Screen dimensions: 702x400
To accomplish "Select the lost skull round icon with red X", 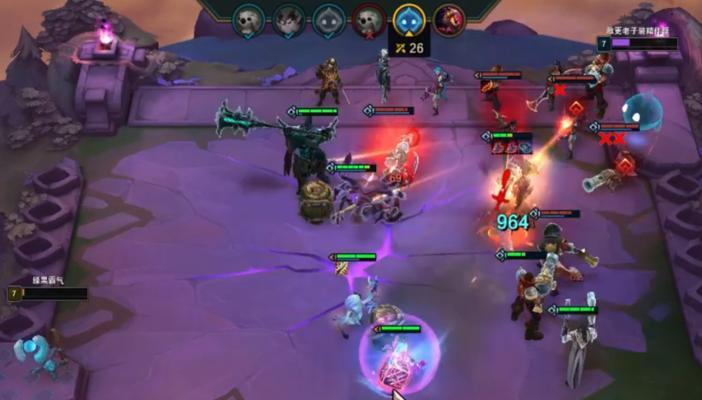I will 368,19.
